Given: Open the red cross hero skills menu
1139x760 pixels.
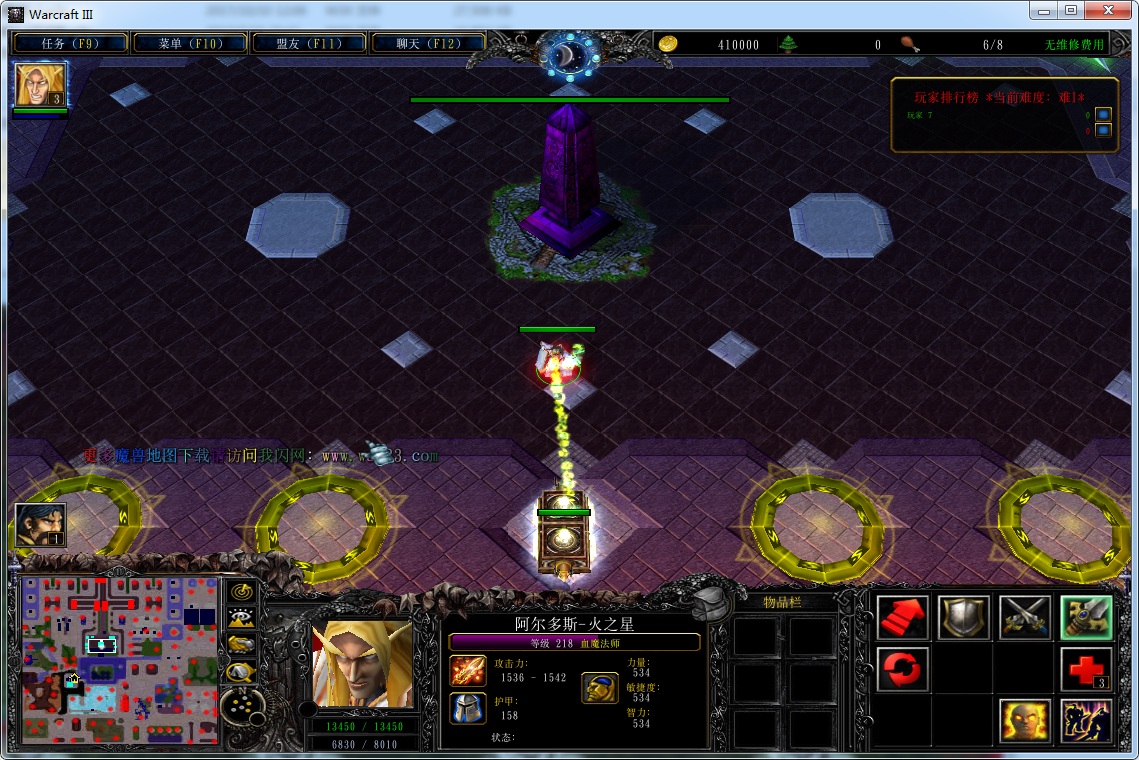Looking at the screenshot, I should pyautogui.click(x=1086, y=669).
